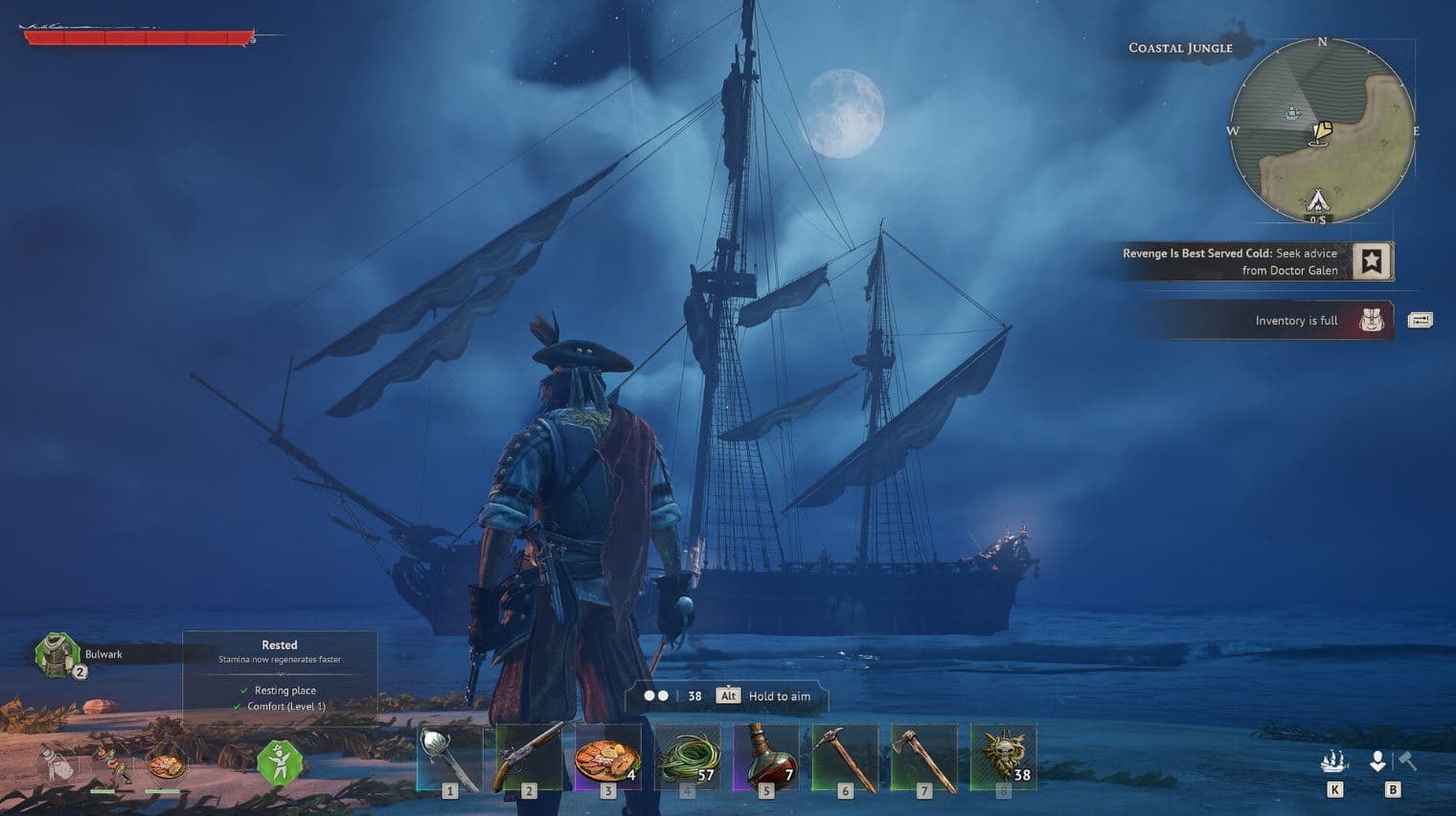1456x816 pixels.
Task: Select the green rope coil slot
Action: (x=687, y=757)
